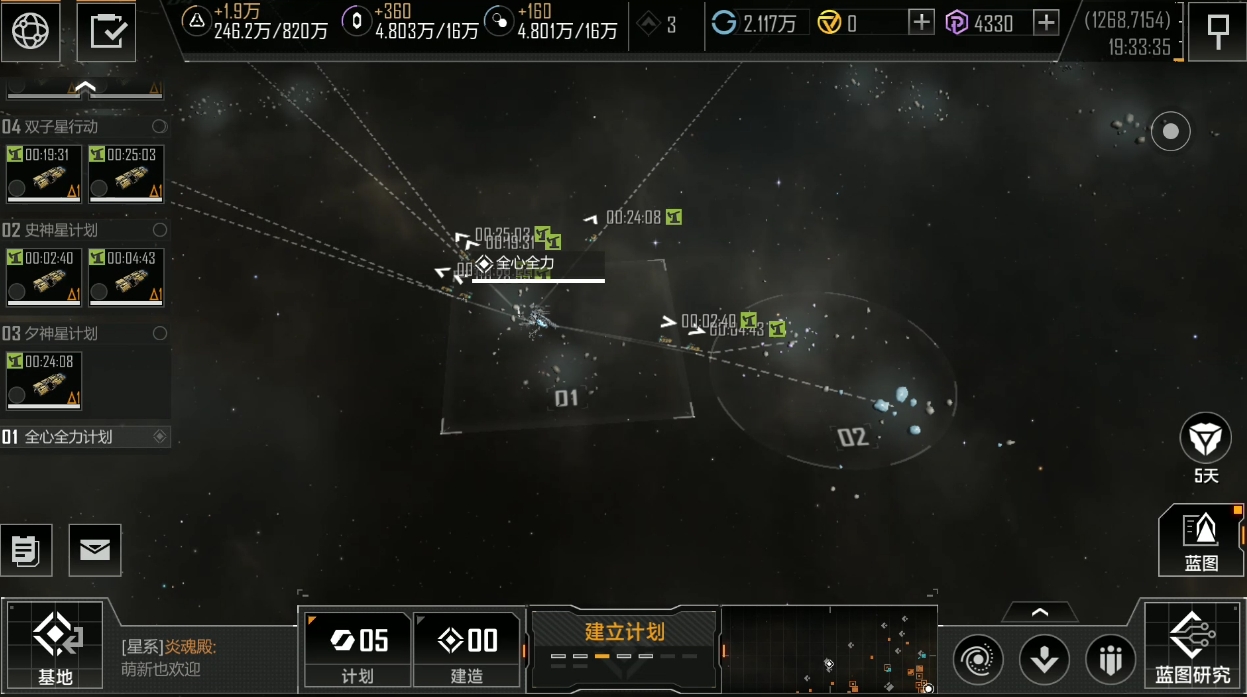
Task: Open the notes document icon
Action: point(26,550)
